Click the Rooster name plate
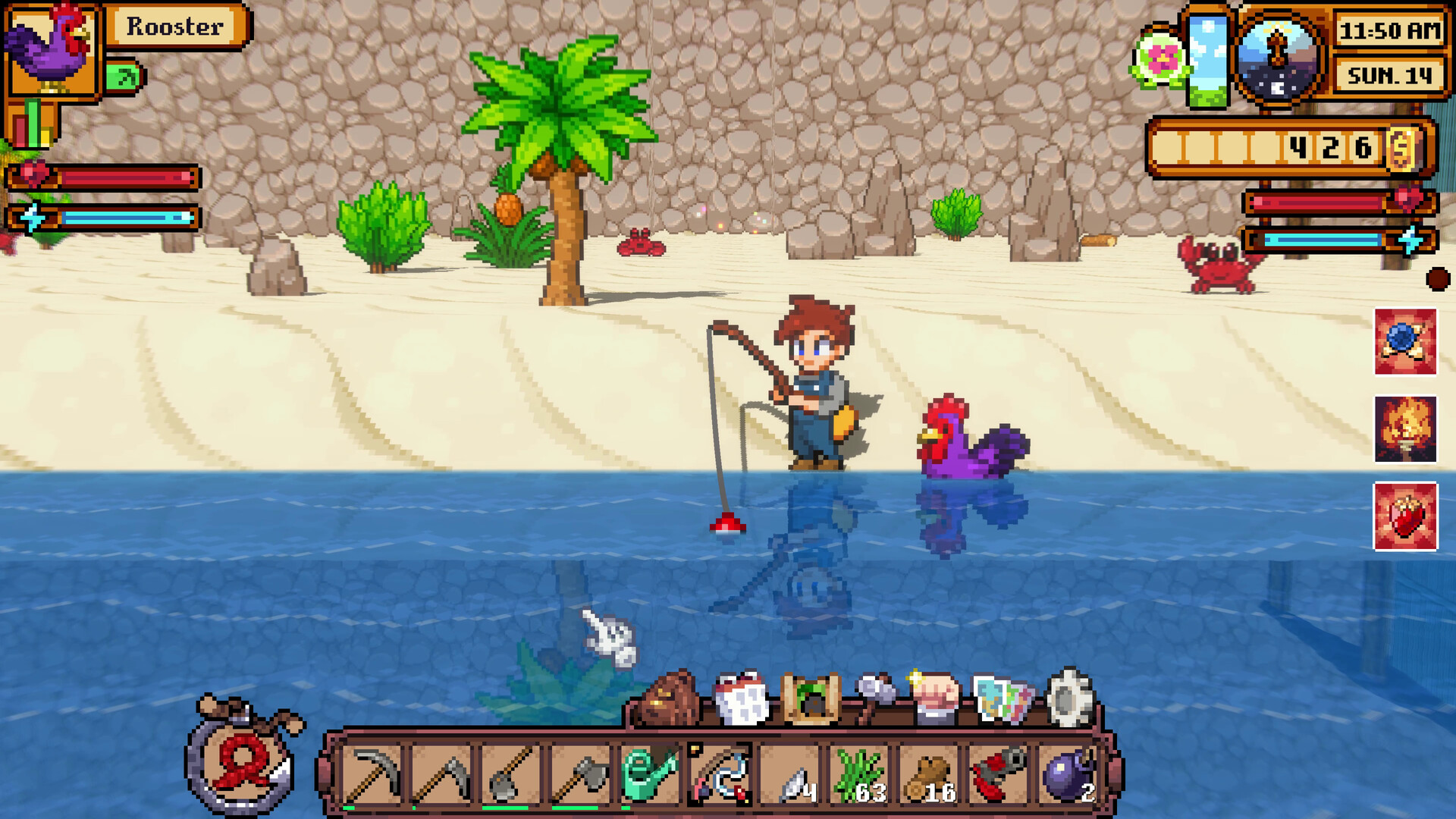This screenshot has height=819, width=1456. pos(173,27)
